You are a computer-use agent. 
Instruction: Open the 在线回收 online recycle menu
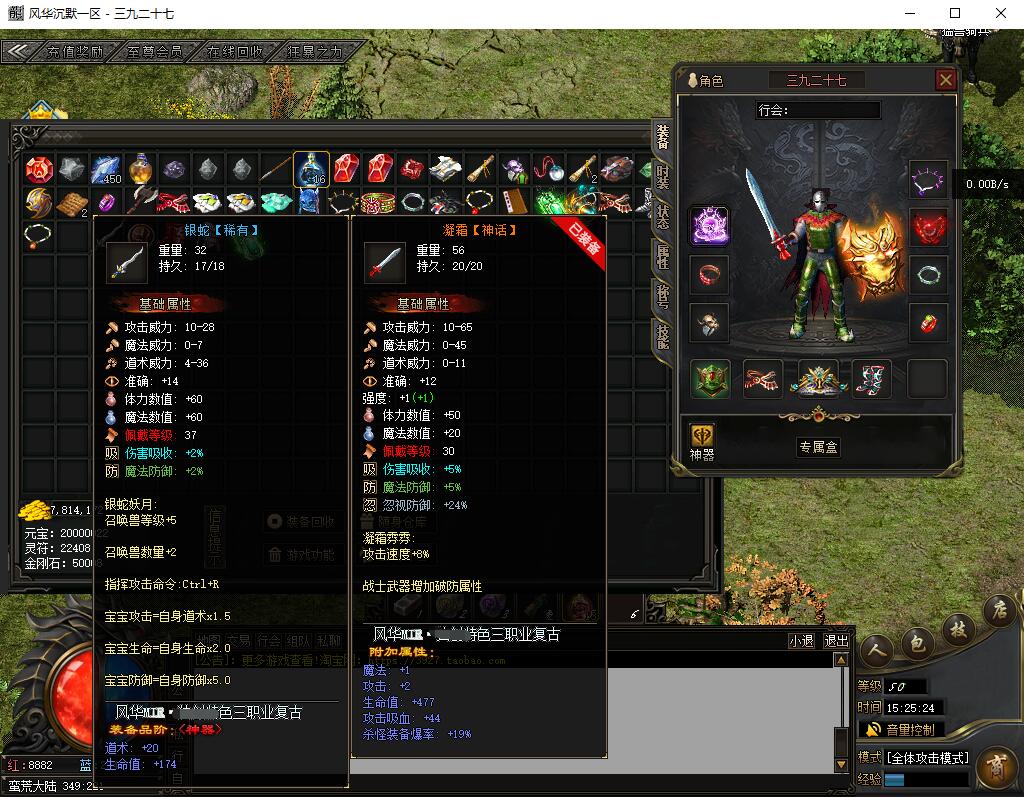click(234, 52)
